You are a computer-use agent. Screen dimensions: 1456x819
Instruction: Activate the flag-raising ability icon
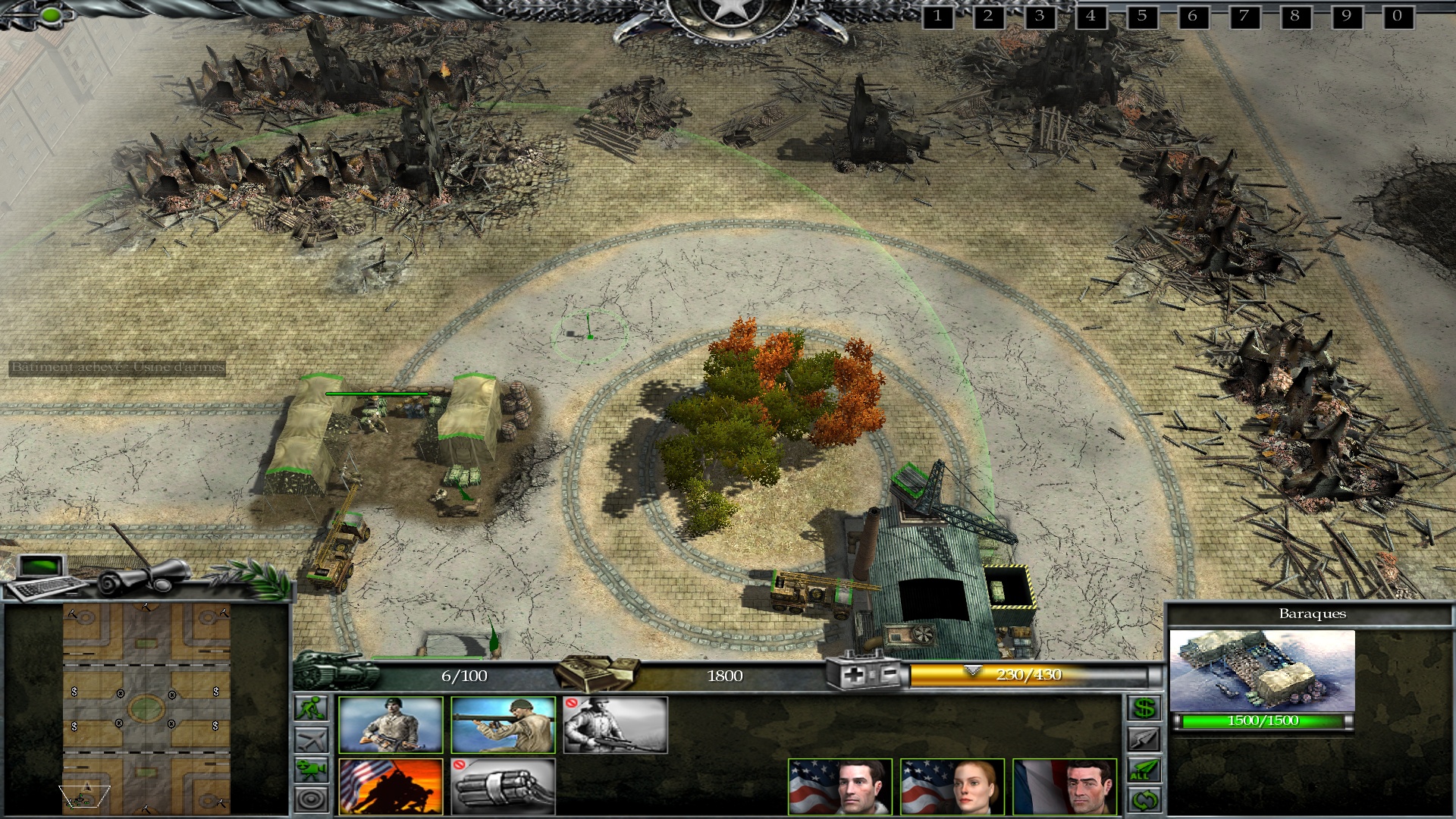pyautogui.click(x=391, y=786)
